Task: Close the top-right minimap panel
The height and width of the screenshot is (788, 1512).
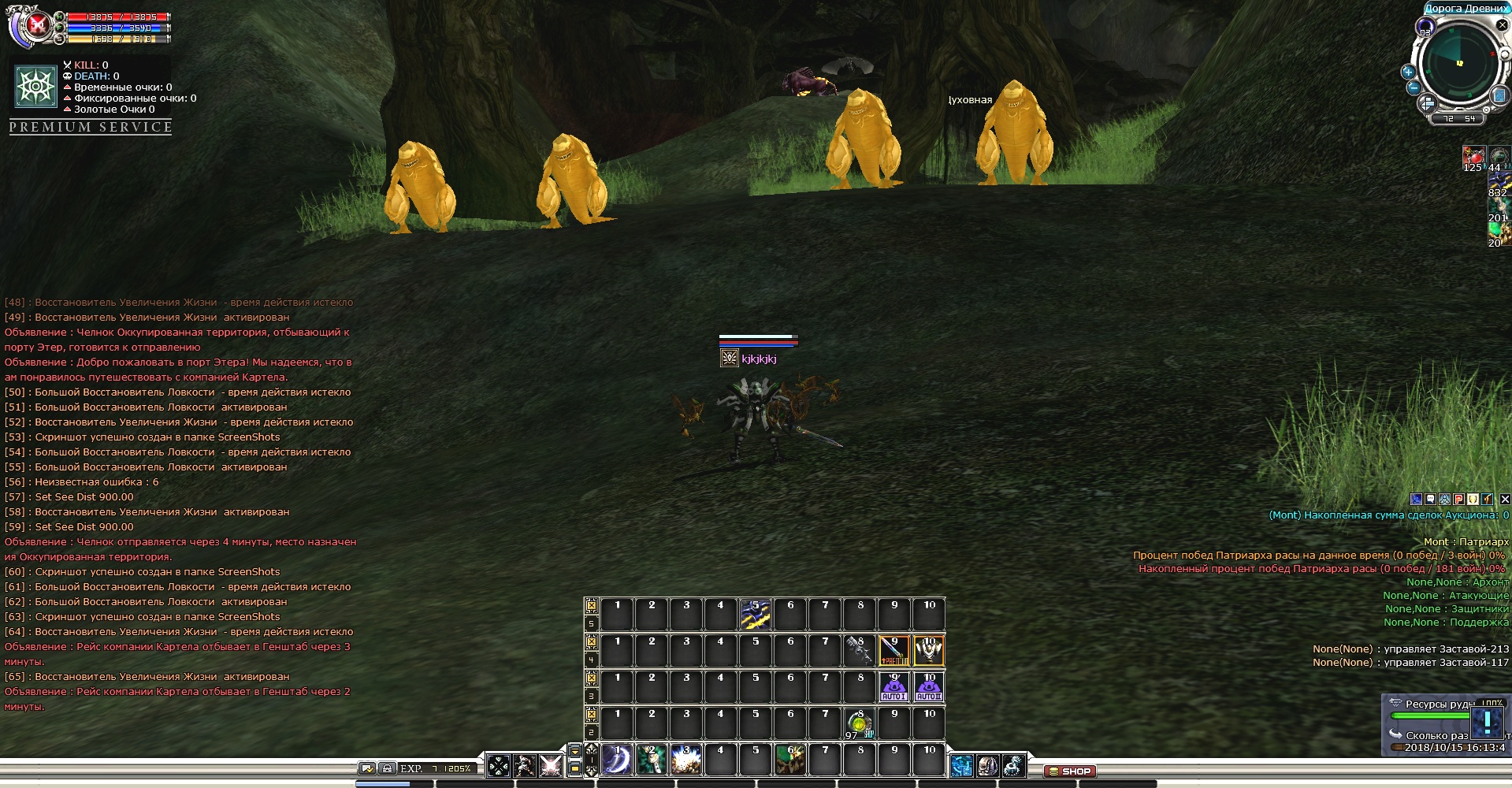Action: [x=1502, y=25]
